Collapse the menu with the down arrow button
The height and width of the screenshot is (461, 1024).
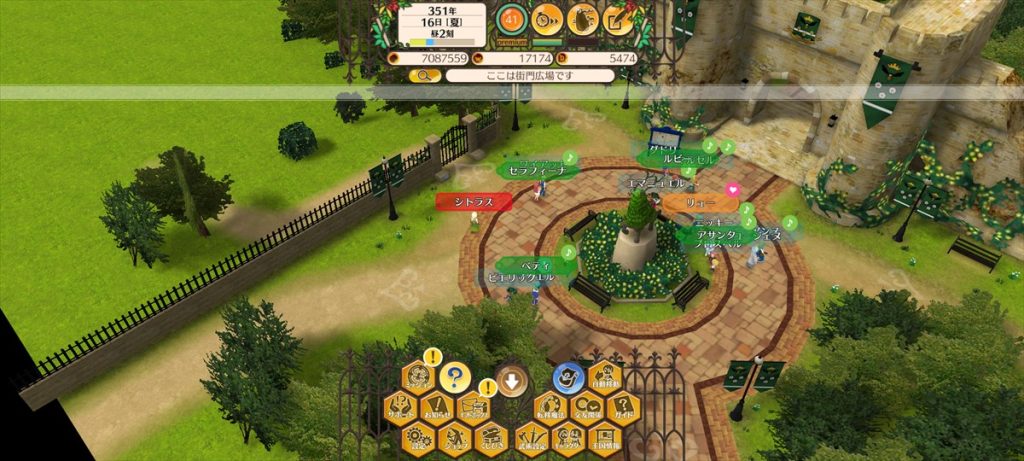coord(511,379)
